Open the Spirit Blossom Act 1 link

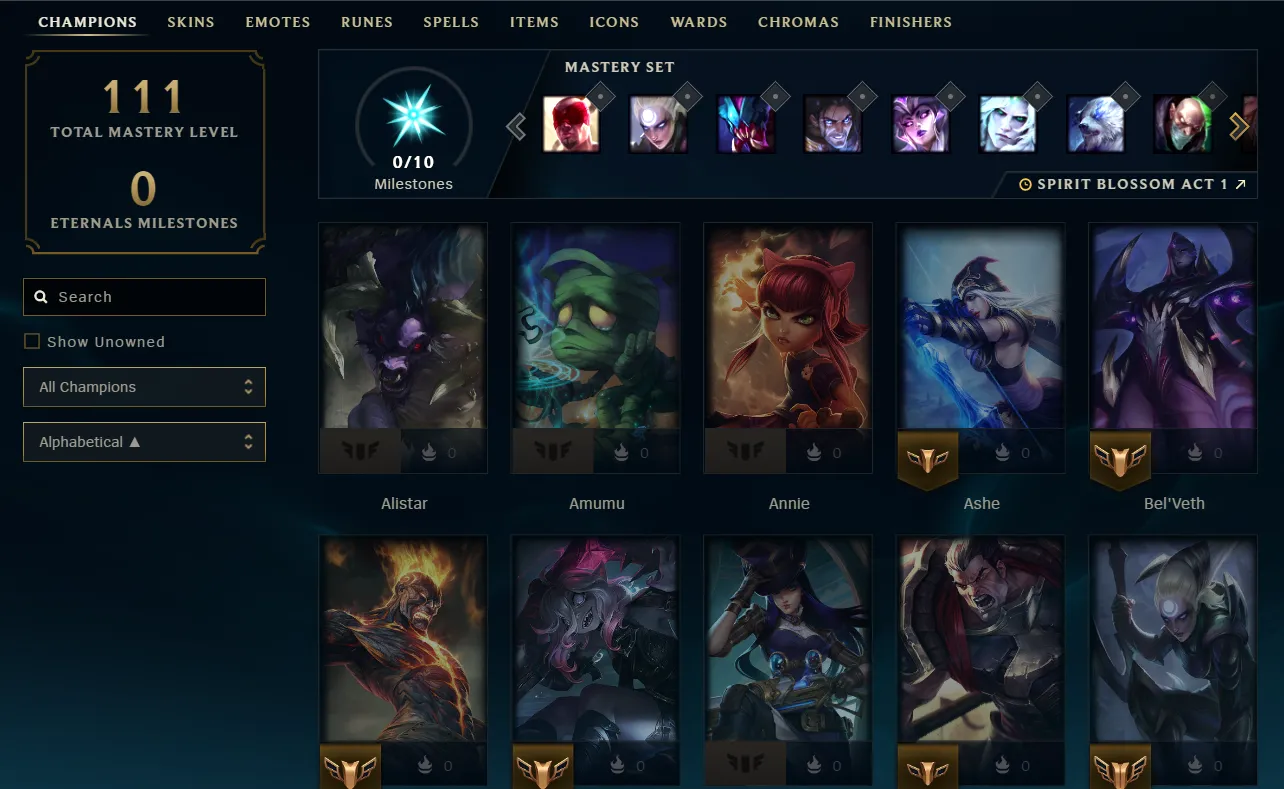tap(1130, 184)
